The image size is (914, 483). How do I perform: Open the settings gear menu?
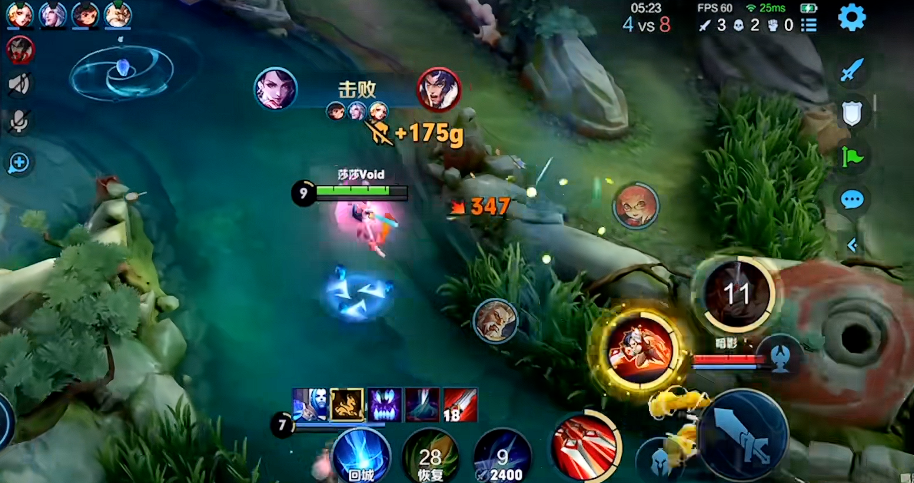point(852,17)
